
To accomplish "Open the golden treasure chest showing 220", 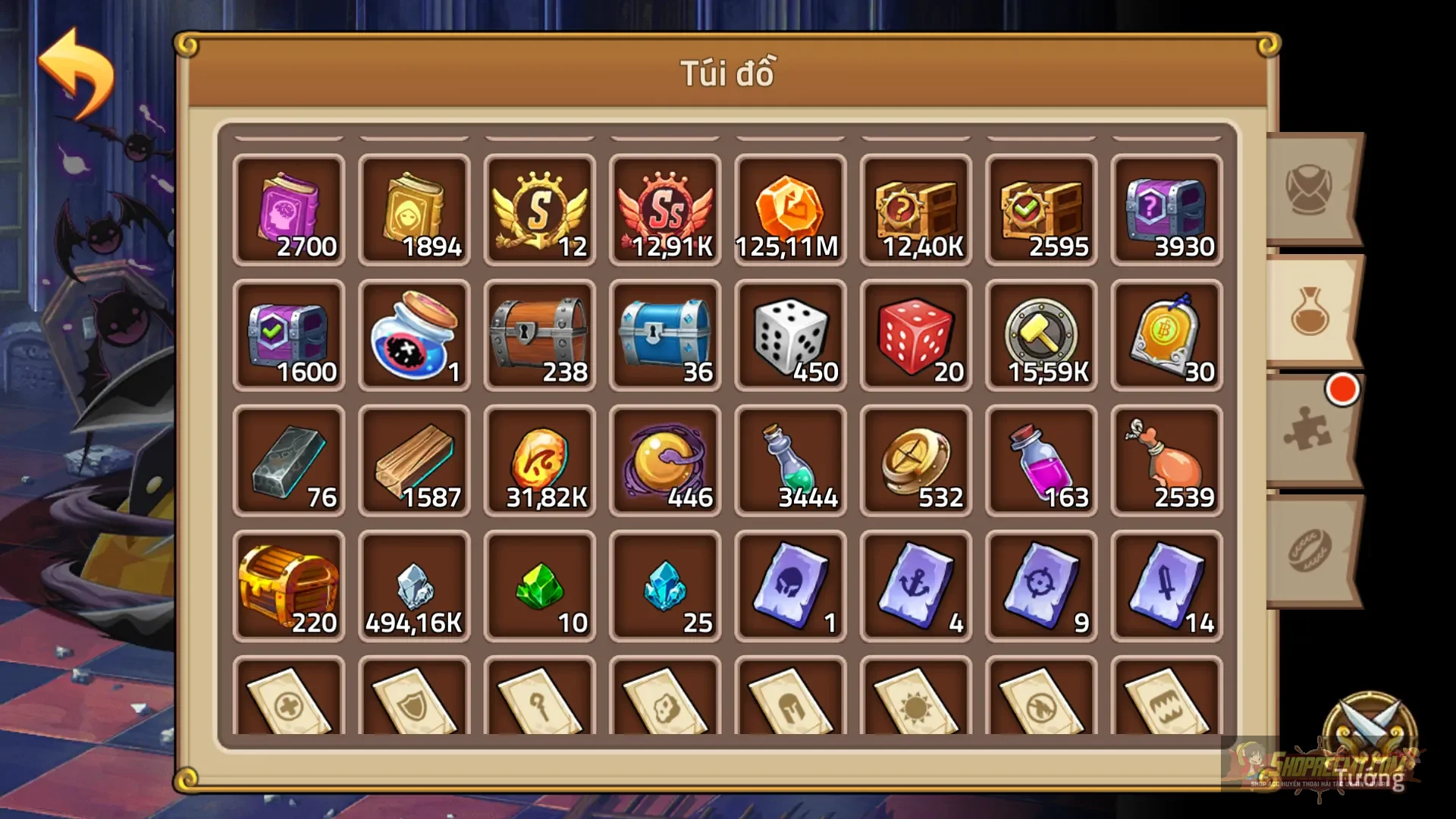I will [290, 584].
